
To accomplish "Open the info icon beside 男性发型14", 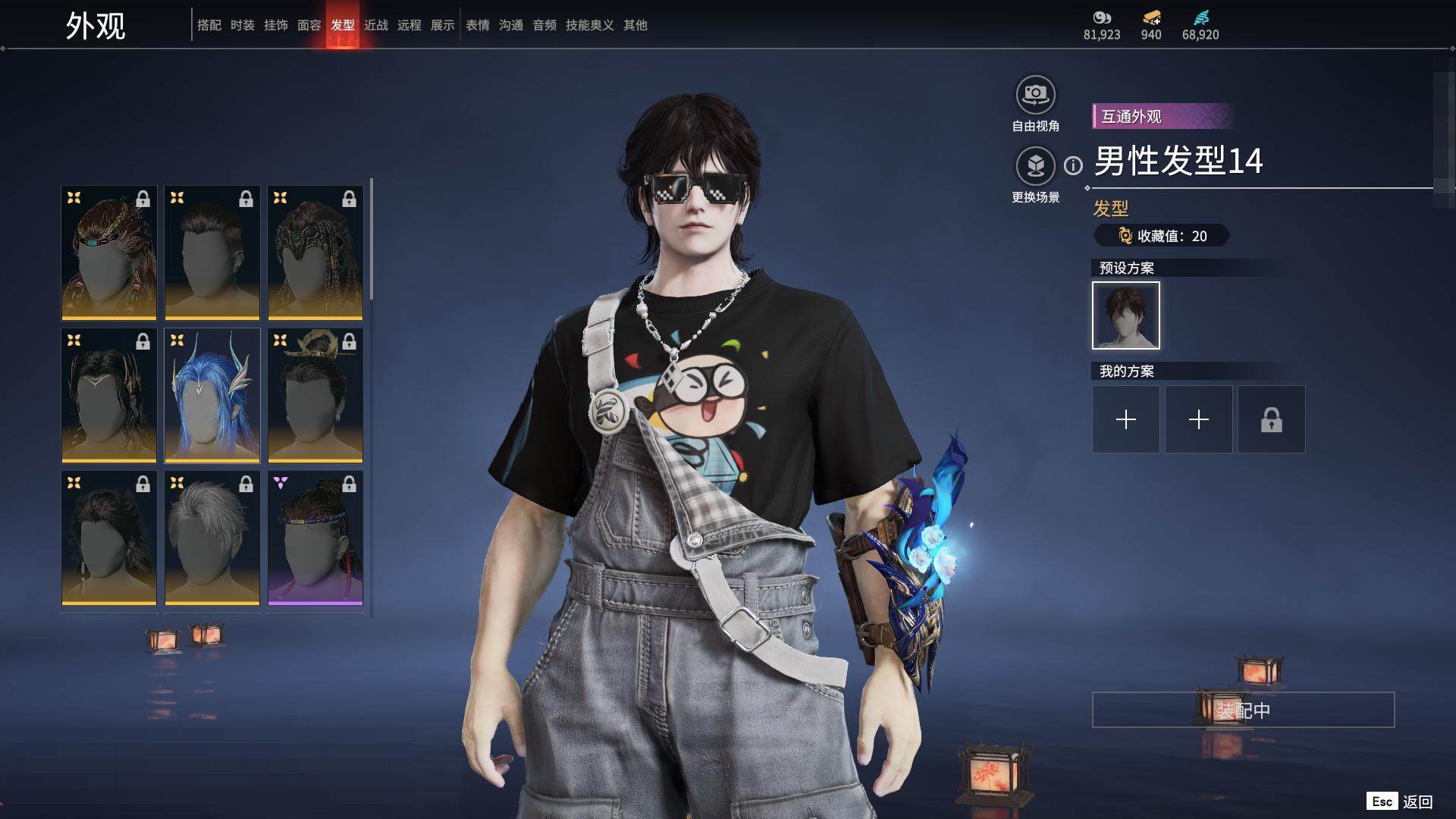I will 1073,165.
